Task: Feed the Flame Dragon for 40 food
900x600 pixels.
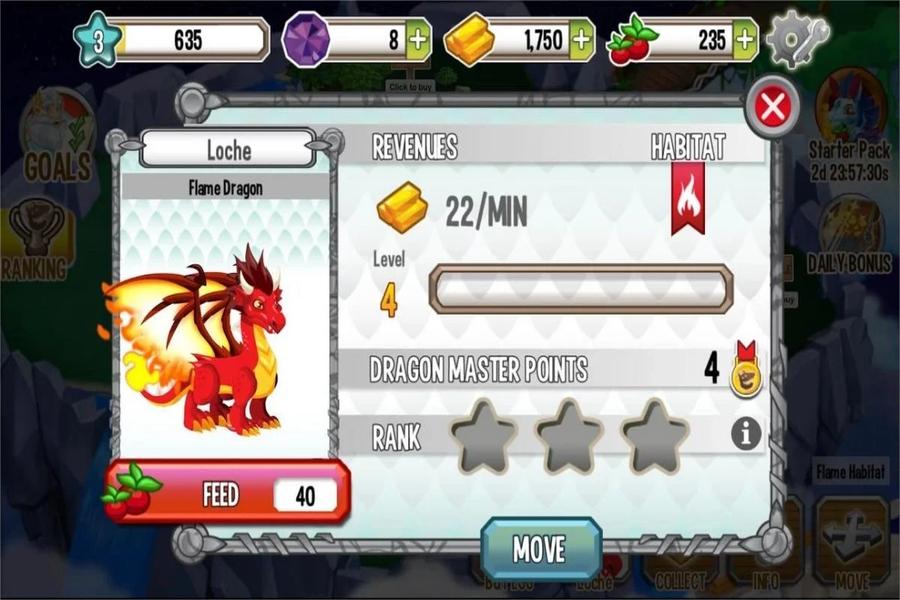Action: click(228, 492)
